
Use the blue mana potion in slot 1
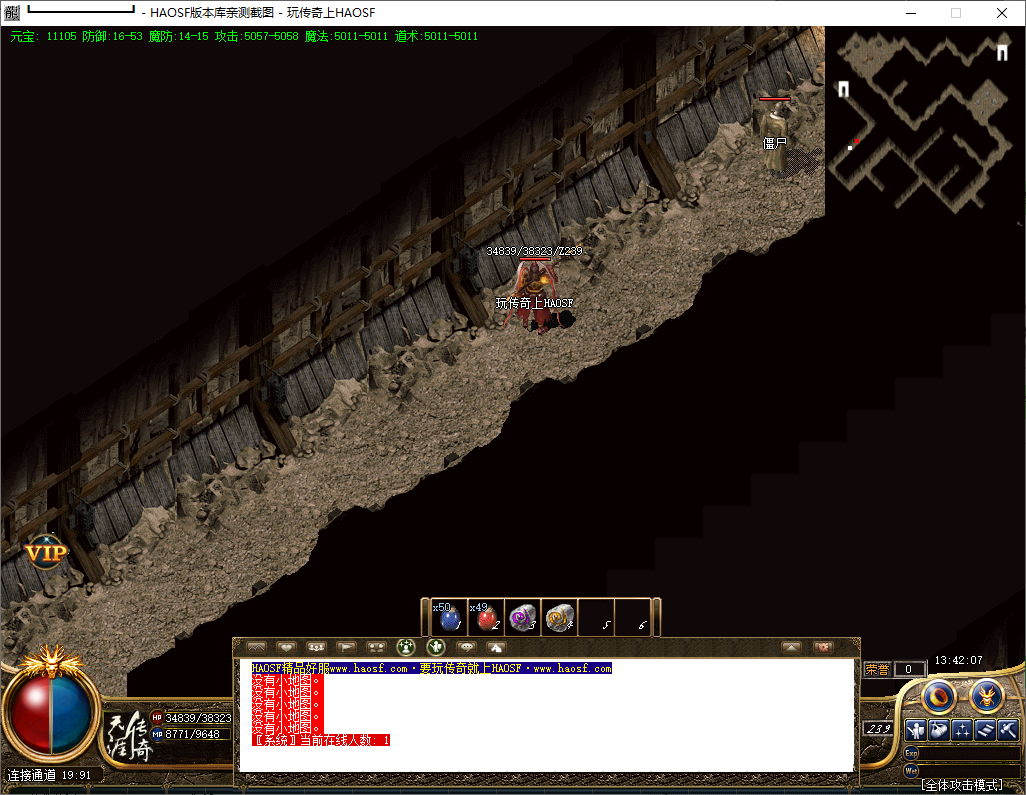pyautogui.click(x=449, y=618)
